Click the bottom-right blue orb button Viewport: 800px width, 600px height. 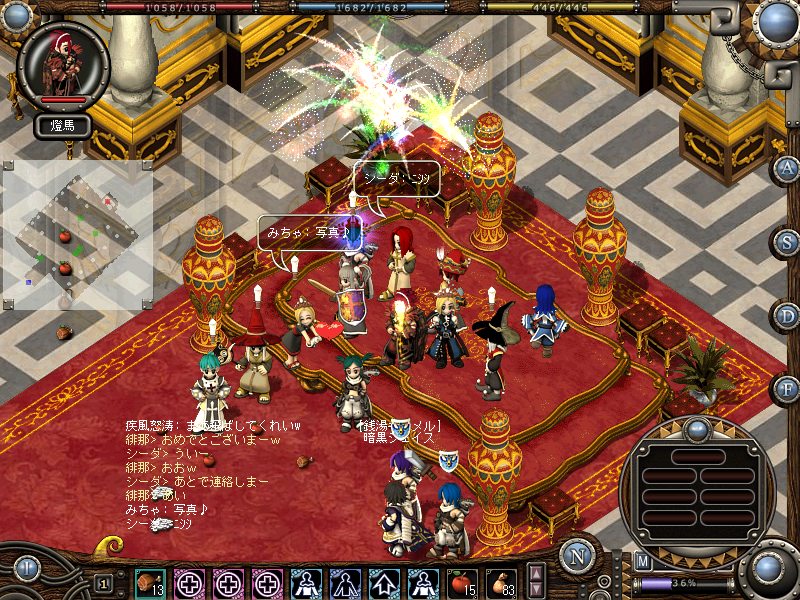[768, 568]
